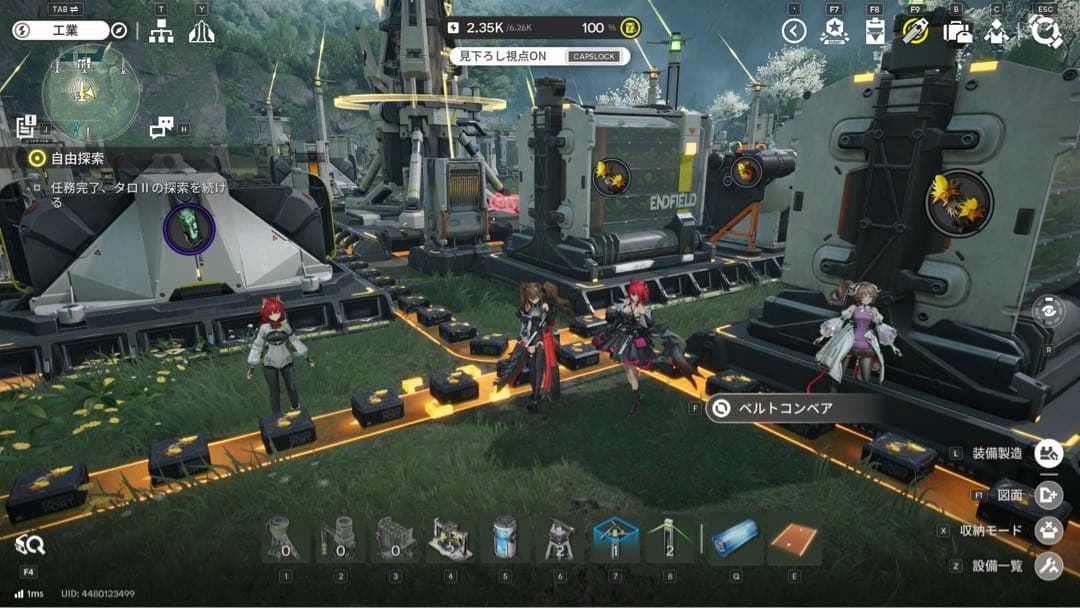Open 装備製造 equipment crafting
Image resolution: width=1080 pixels, height=608 pixels.
(x=1047, y=453)
